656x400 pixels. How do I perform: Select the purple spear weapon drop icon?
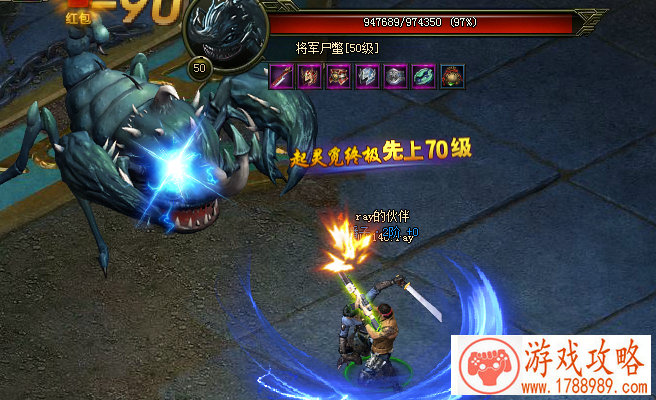(x=281, y=76)
